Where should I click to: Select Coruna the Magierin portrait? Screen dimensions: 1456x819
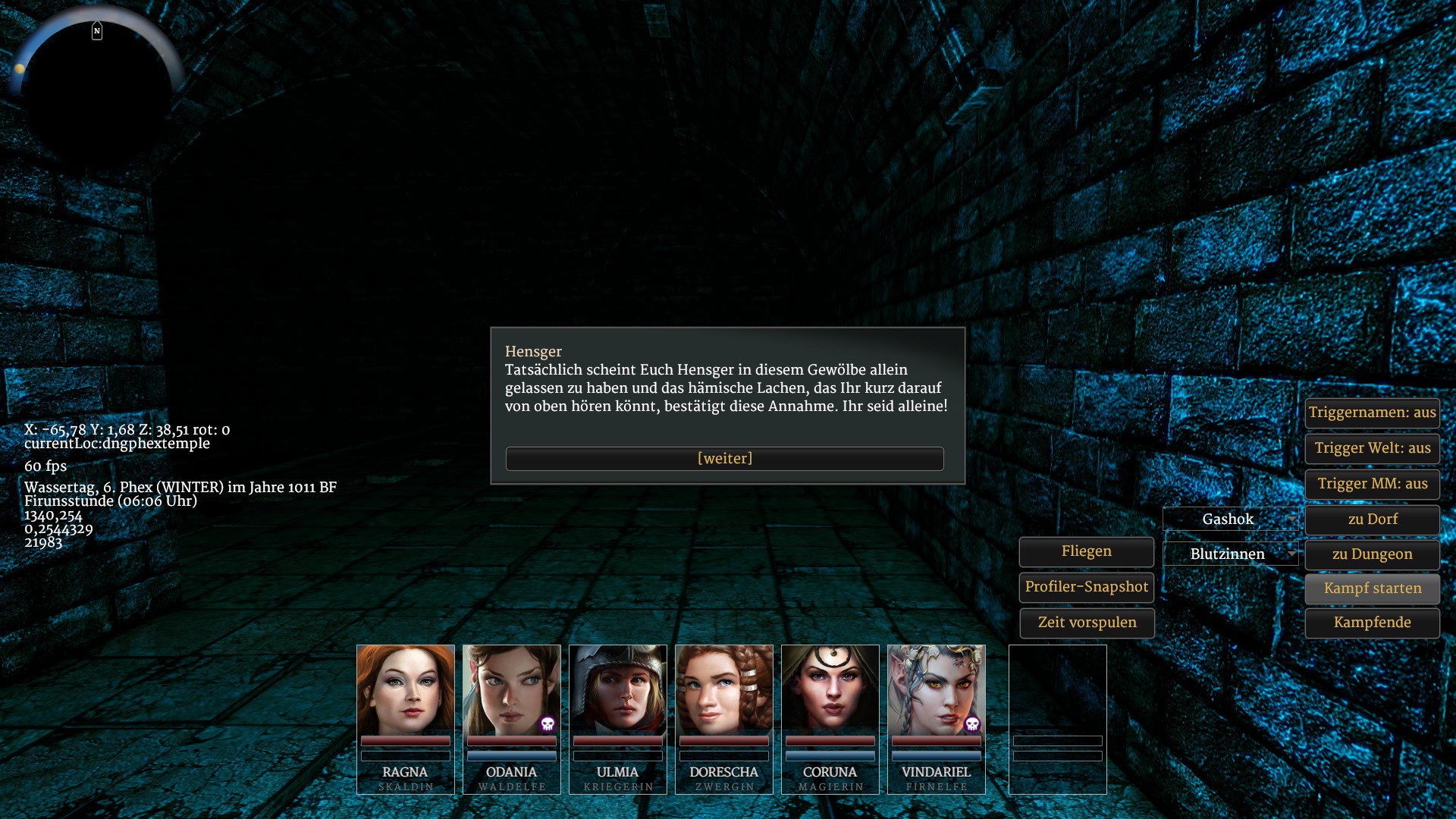830,690
